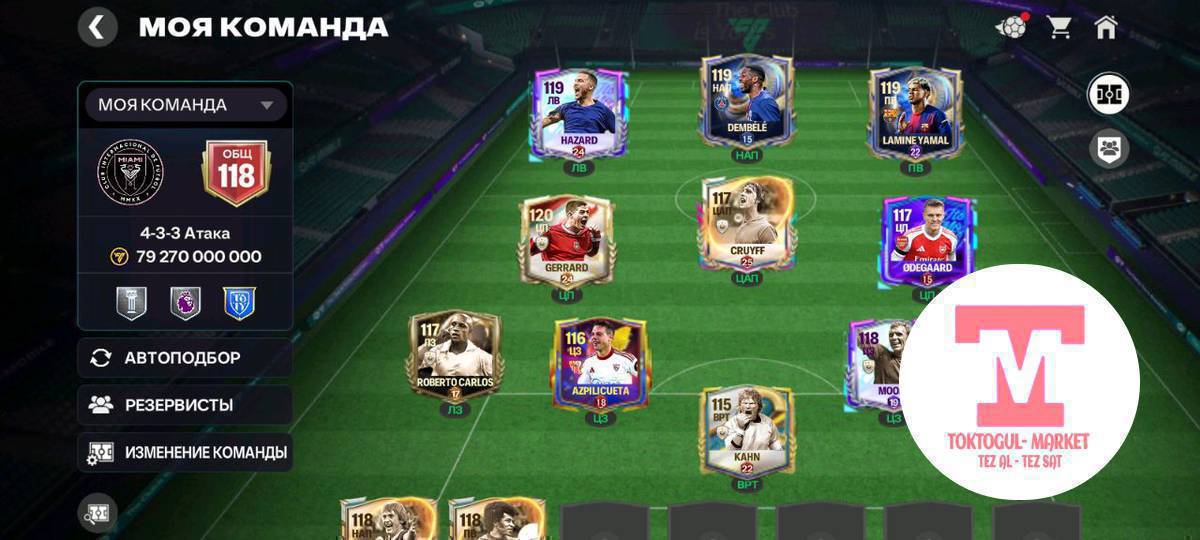Select the Azpilicueta defender card
Viewport: 1200px width, 540px height.
pos(600,364)
